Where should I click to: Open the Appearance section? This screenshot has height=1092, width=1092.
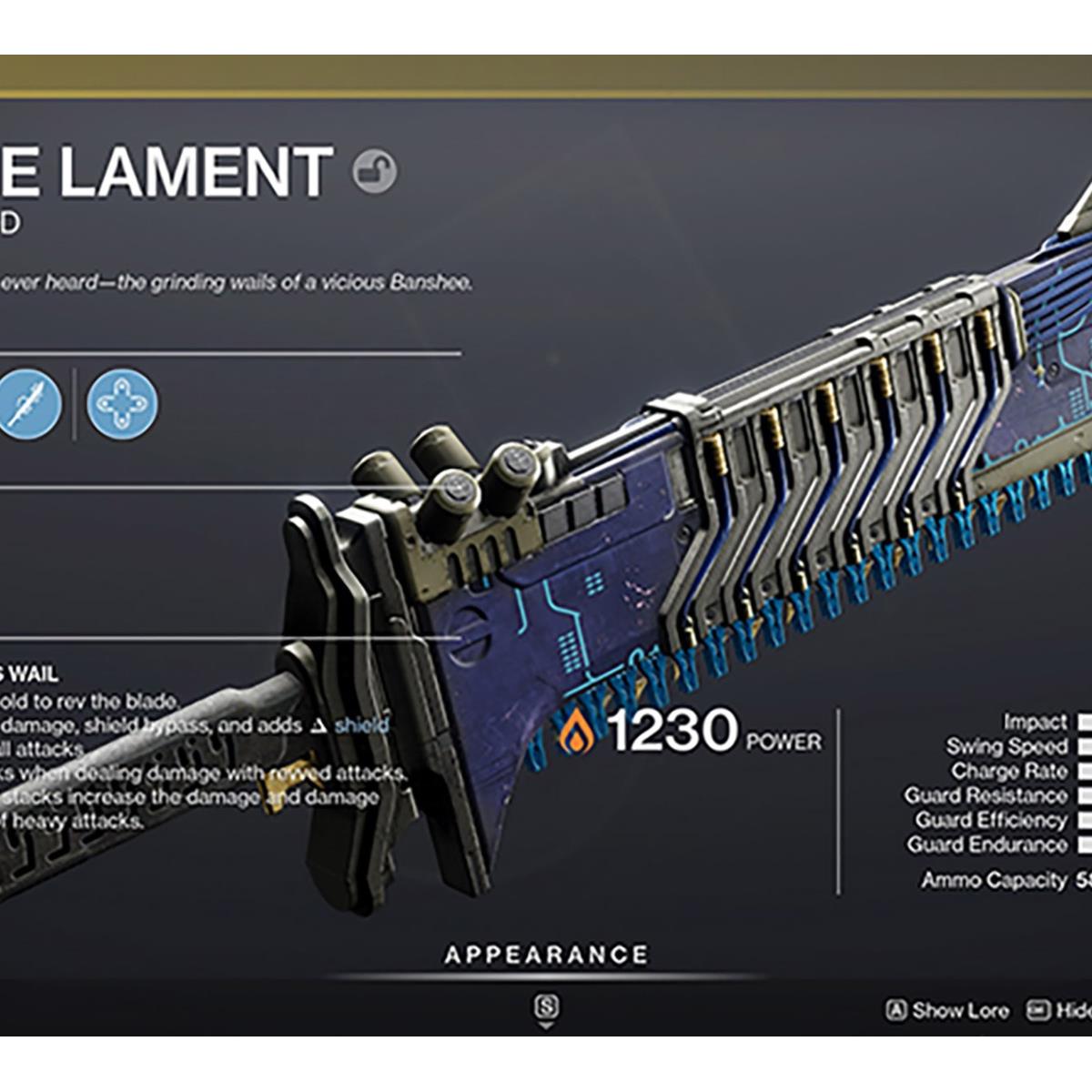(x=546, y=955)
